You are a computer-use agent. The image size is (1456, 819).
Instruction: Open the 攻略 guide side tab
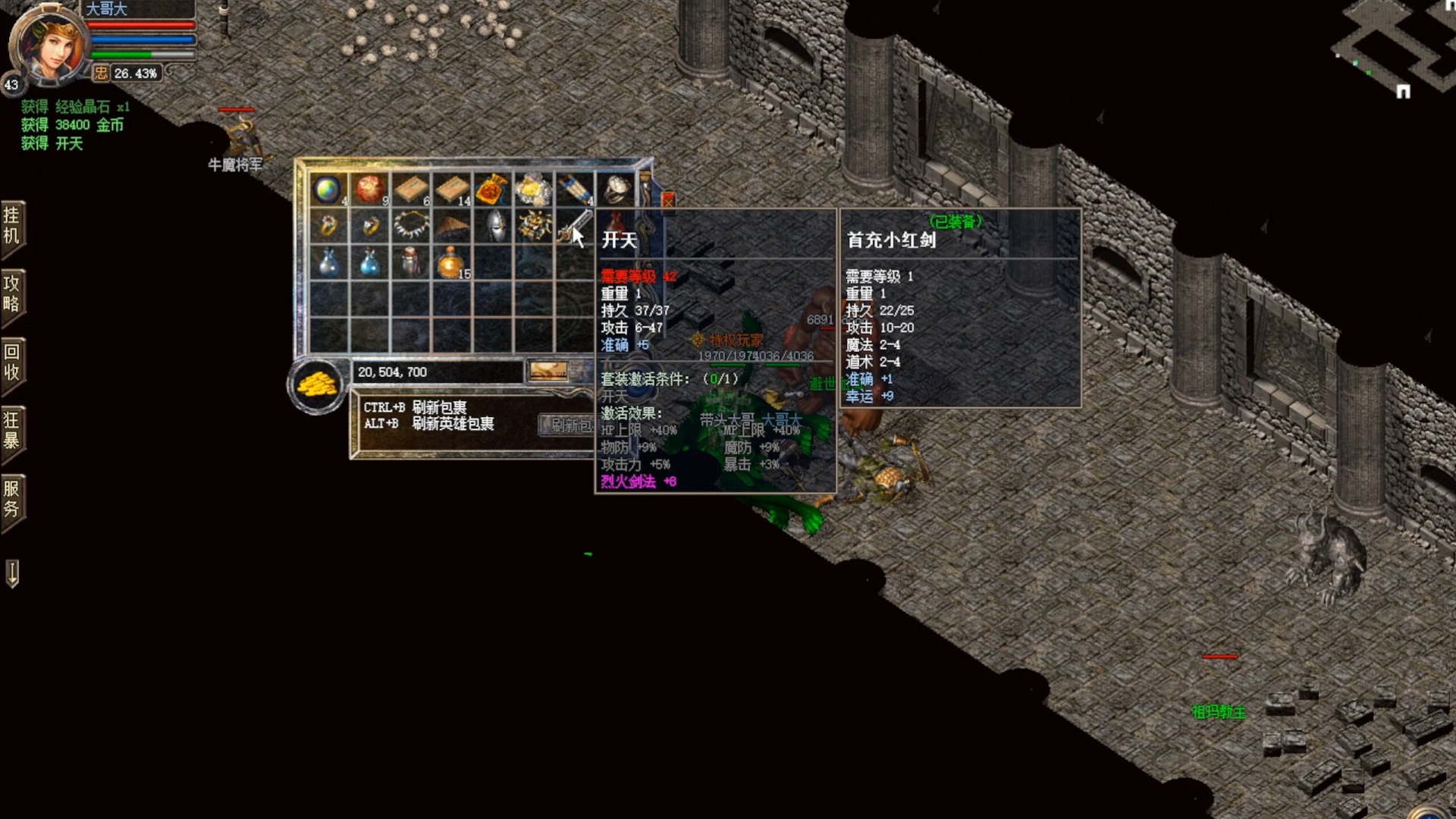point(12,294)
